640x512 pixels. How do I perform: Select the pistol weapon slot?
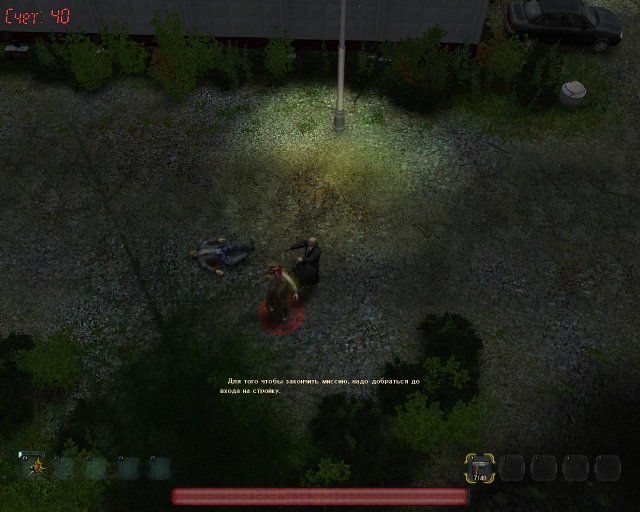pos(478,467)
